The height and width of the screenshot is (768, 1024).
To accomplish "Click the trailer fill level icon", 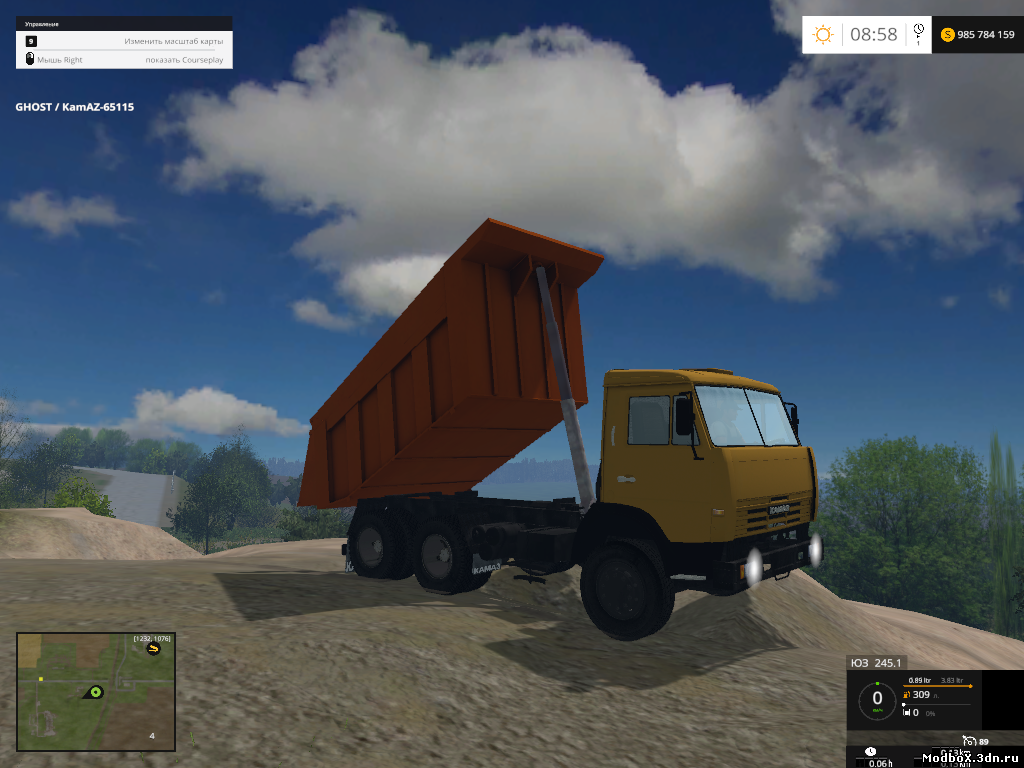I will click(x=906, y=712).
